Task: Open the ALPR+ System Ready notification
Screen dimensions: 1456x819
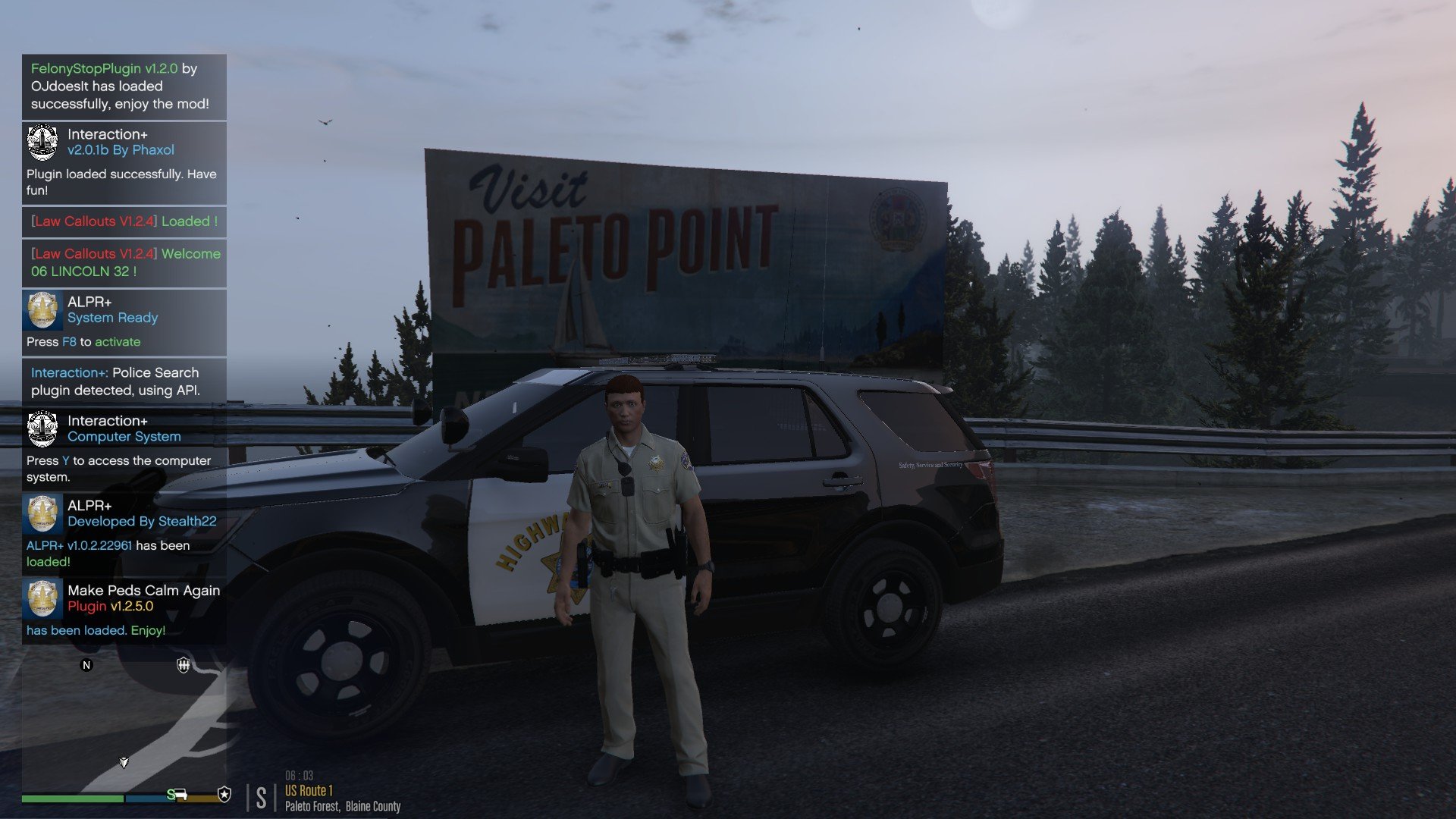Action: (x=124, y=322)
